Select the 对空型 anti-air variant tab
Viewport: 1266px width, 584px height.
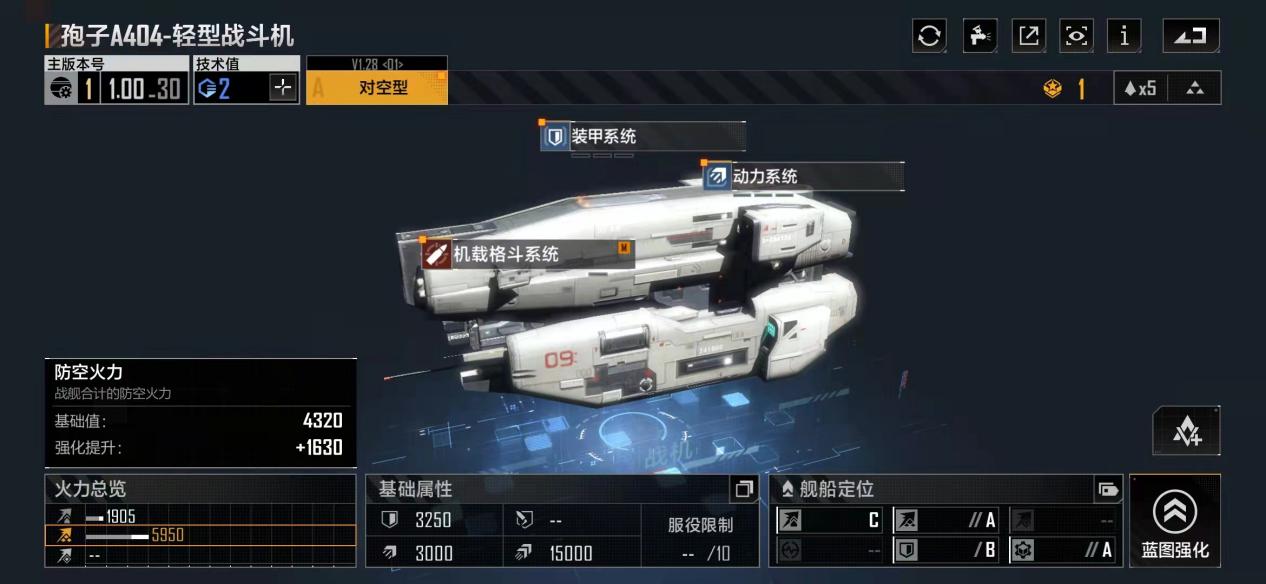click(x=377, y=88)
